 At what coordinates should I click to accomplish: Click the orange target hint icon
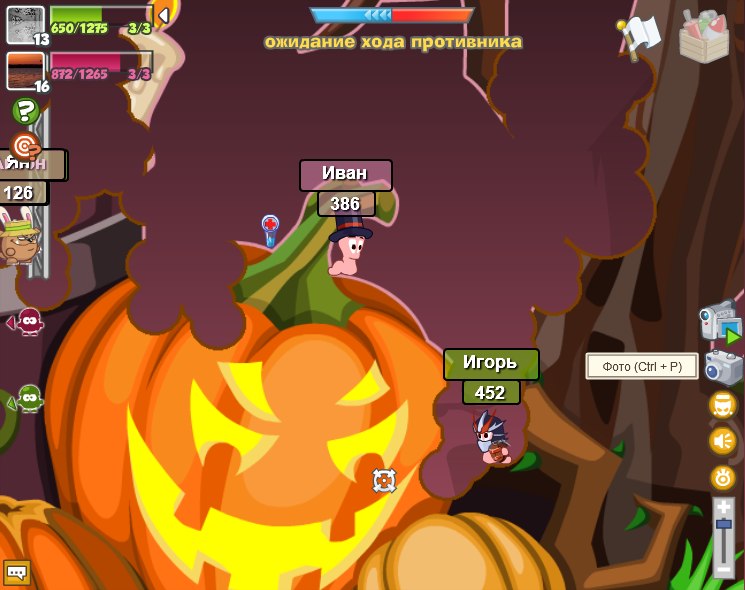coord(24,146)
